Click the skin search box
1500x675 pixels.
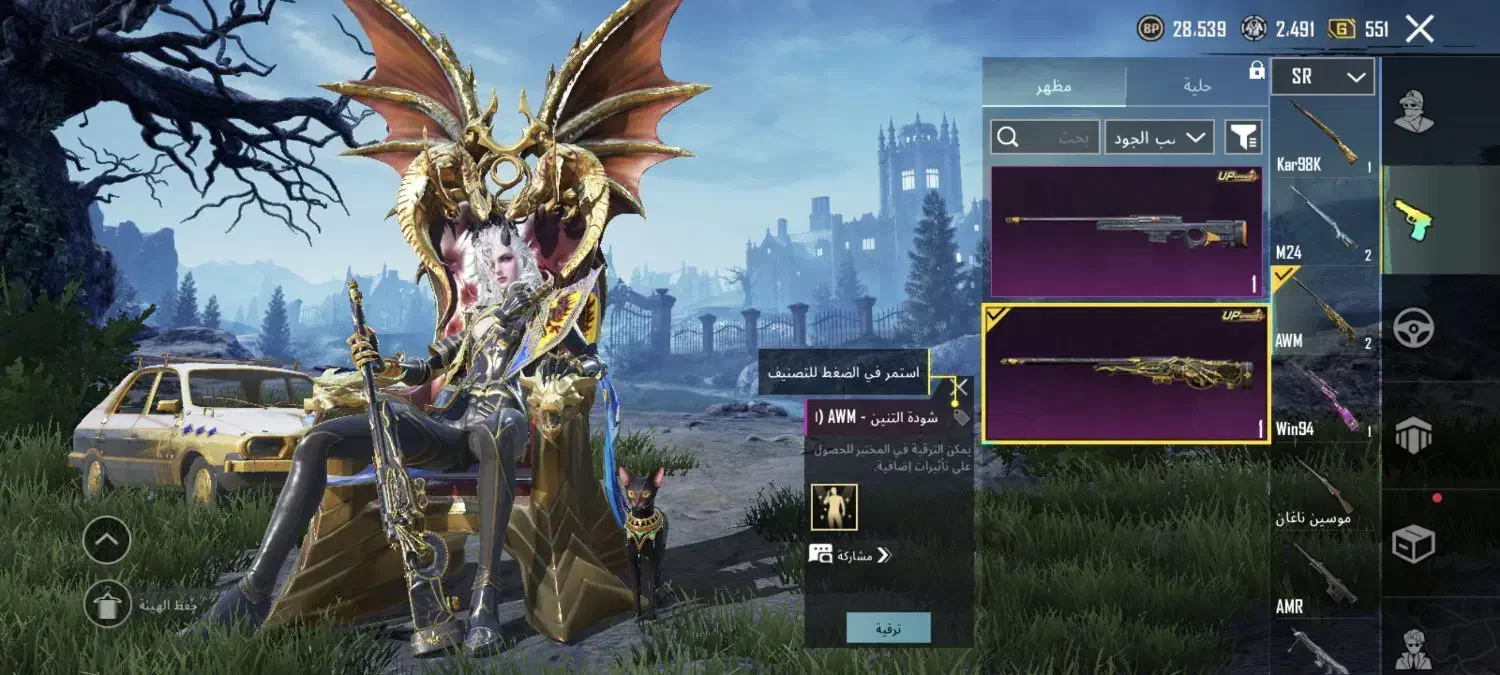click(1044, 137)
